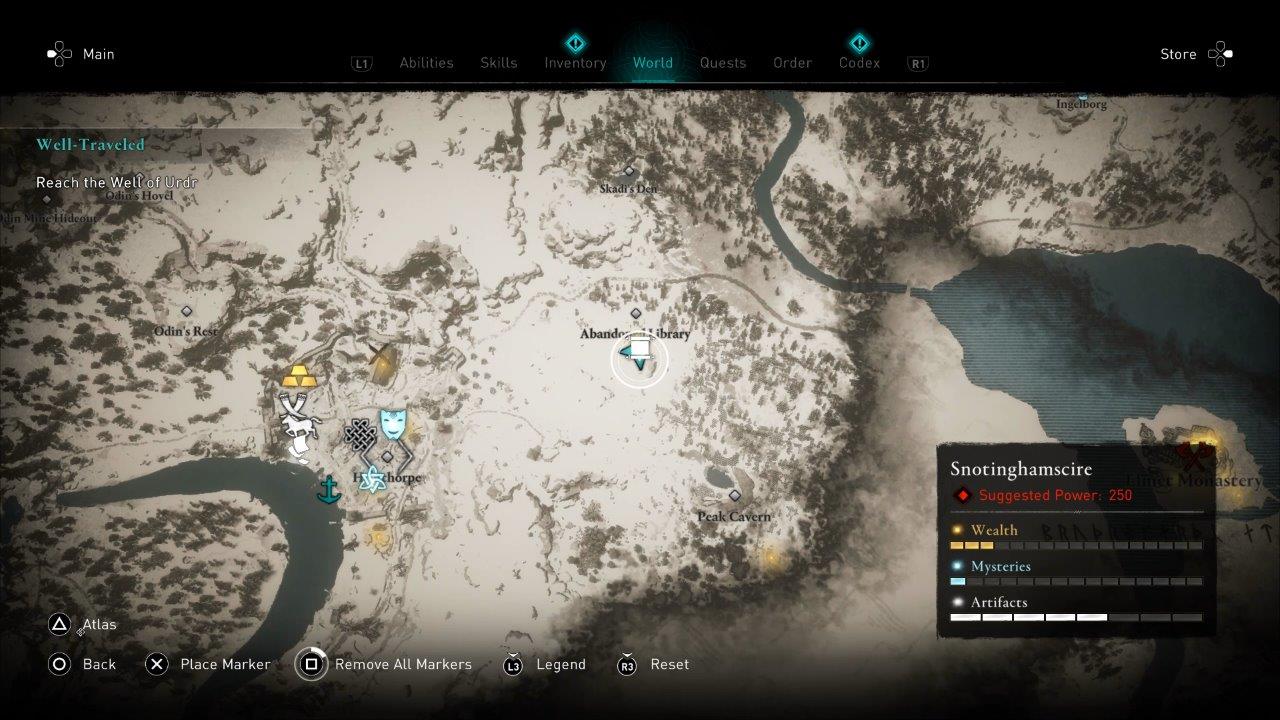Switch to the Quests tab

[723, 62]
